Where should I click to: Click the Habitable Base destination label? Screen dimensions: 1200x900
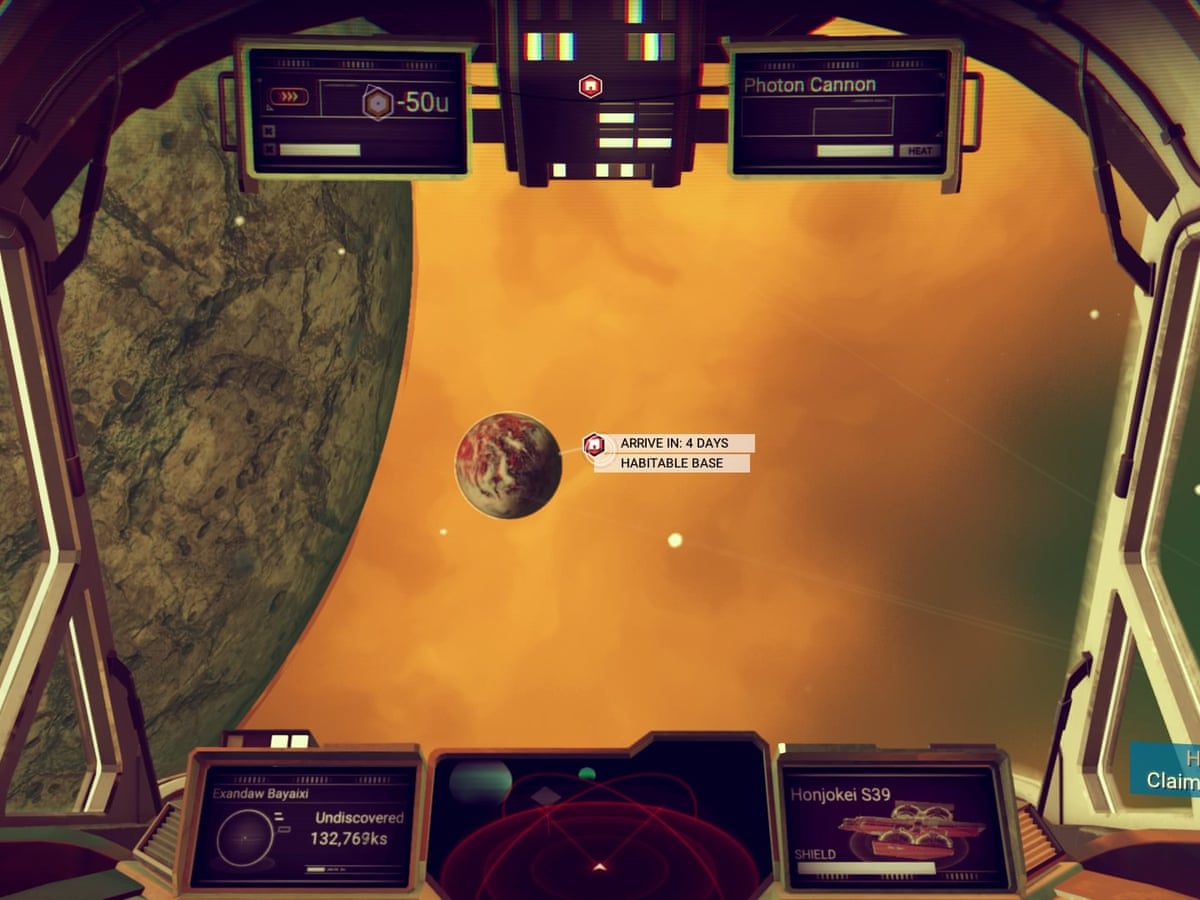tap(672, 464)
